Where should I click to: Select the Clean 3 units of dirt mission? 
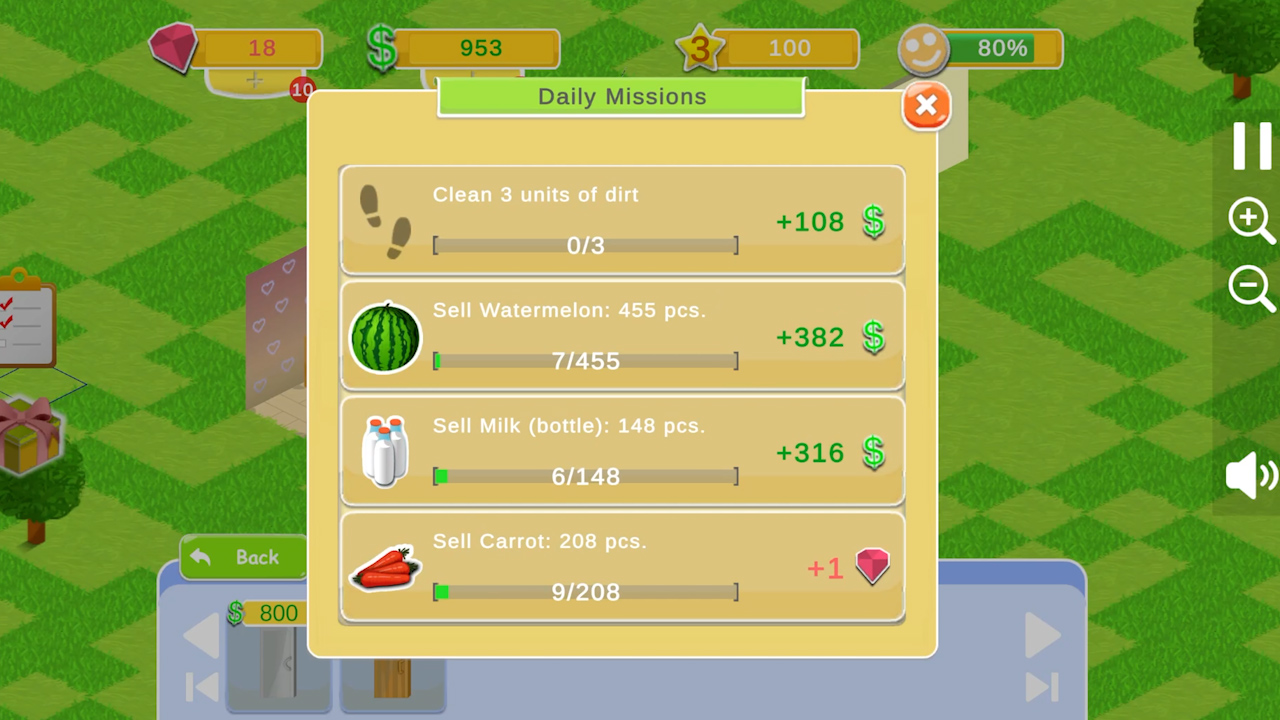(x=622, y=220)
